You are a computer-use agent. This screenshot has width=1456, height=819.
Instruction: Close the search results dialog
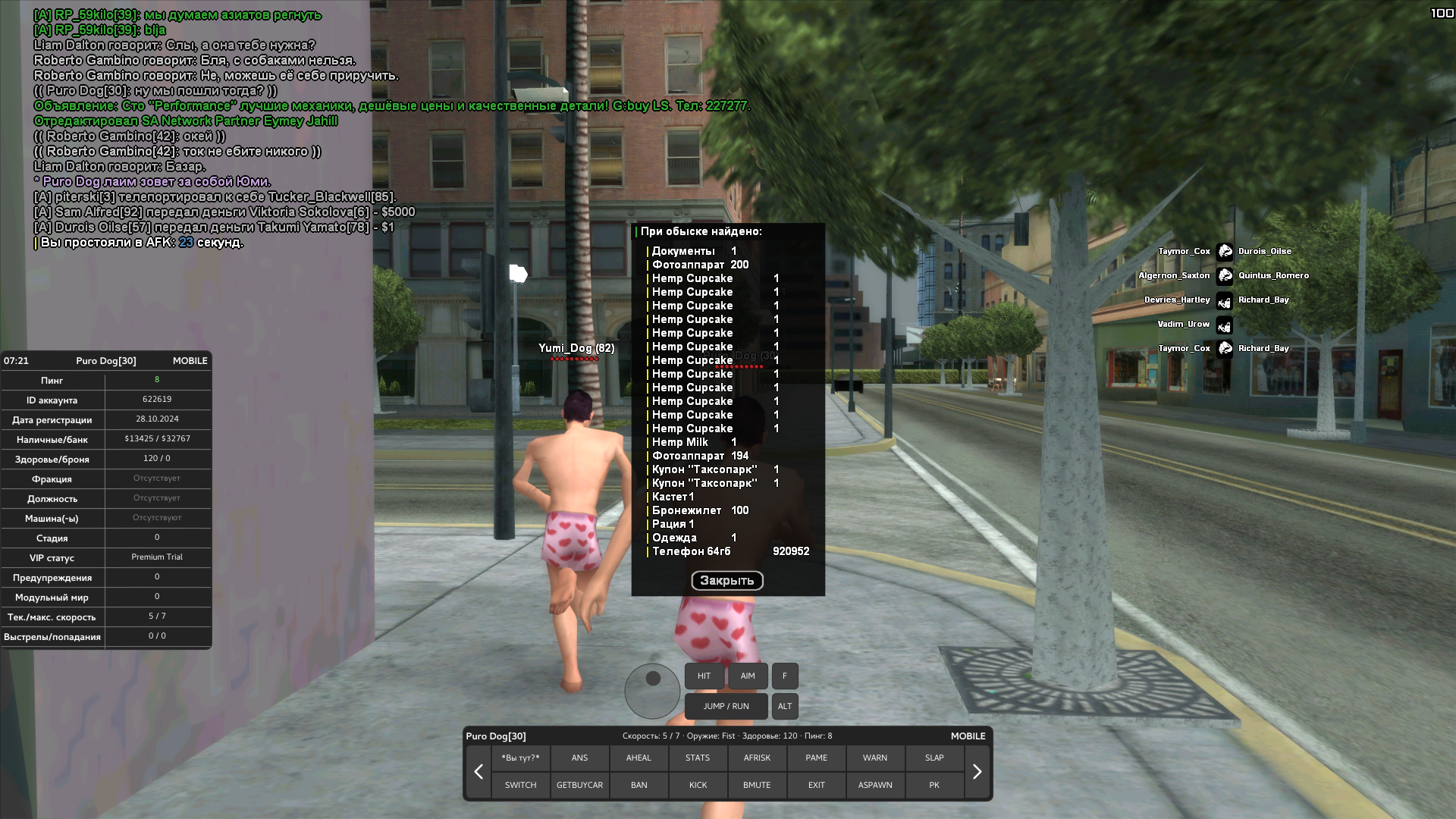[726, 580]
